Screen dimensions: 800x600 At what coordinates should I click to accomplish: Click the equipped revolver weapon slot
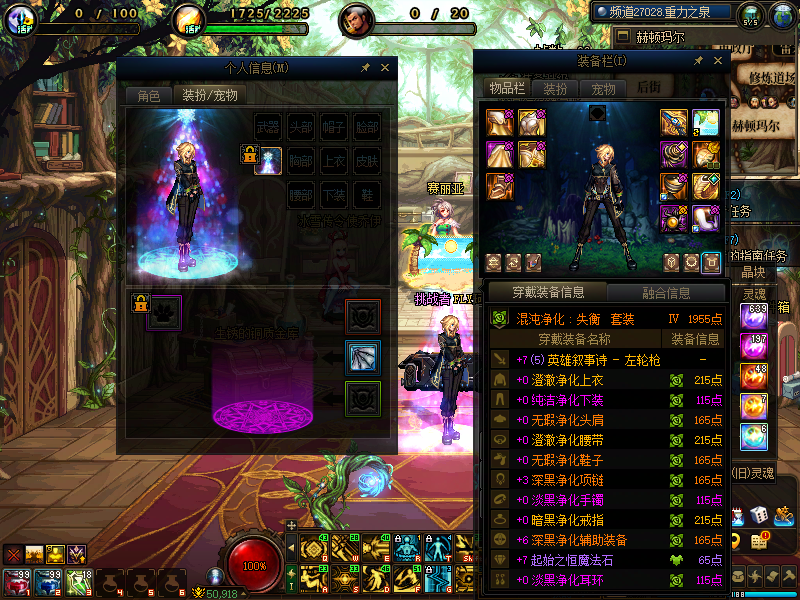click(675, 122)
